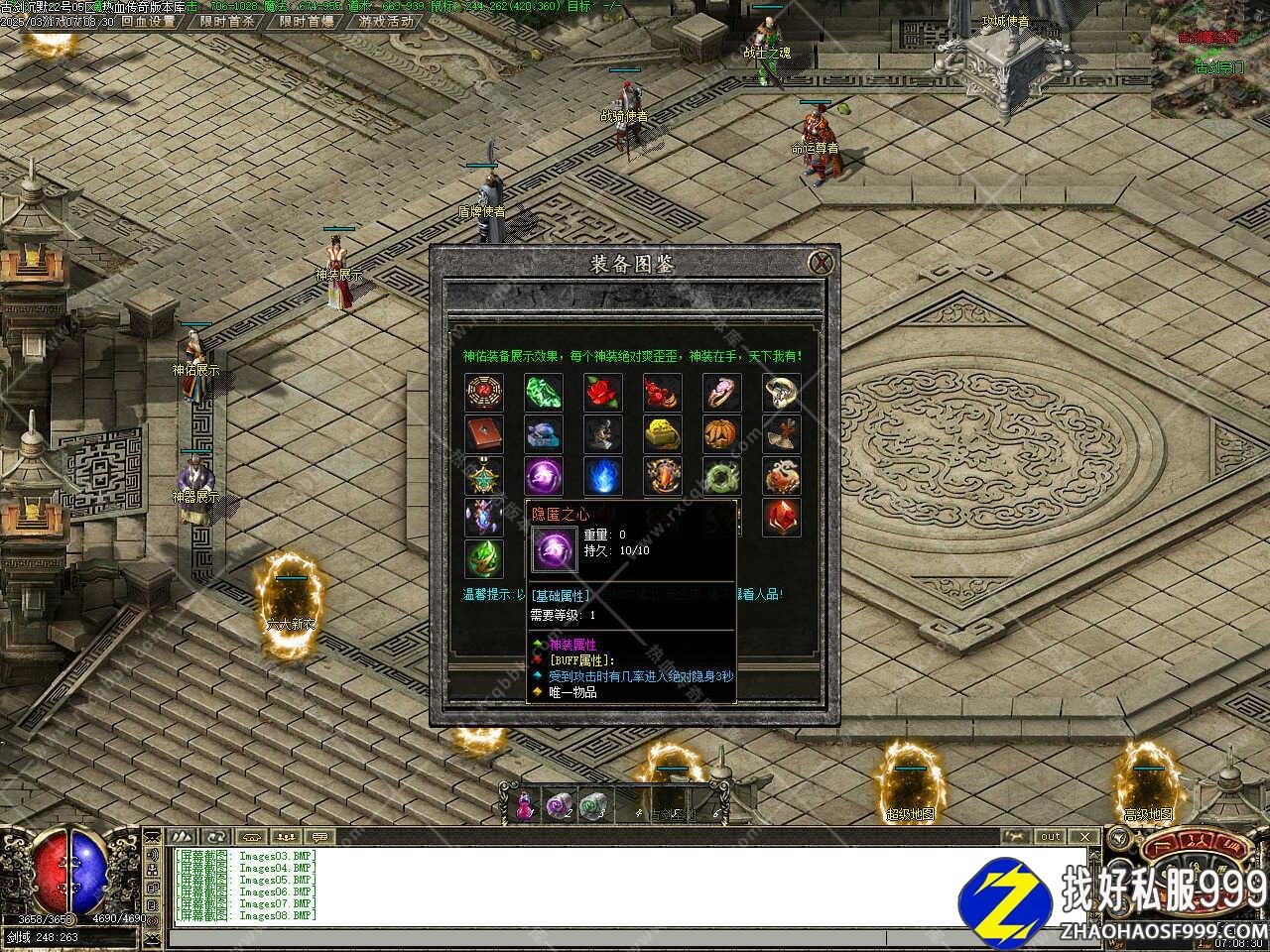1270x952 pixels.
Task: Select the red crystal item icon
Action: pos(782,518)
